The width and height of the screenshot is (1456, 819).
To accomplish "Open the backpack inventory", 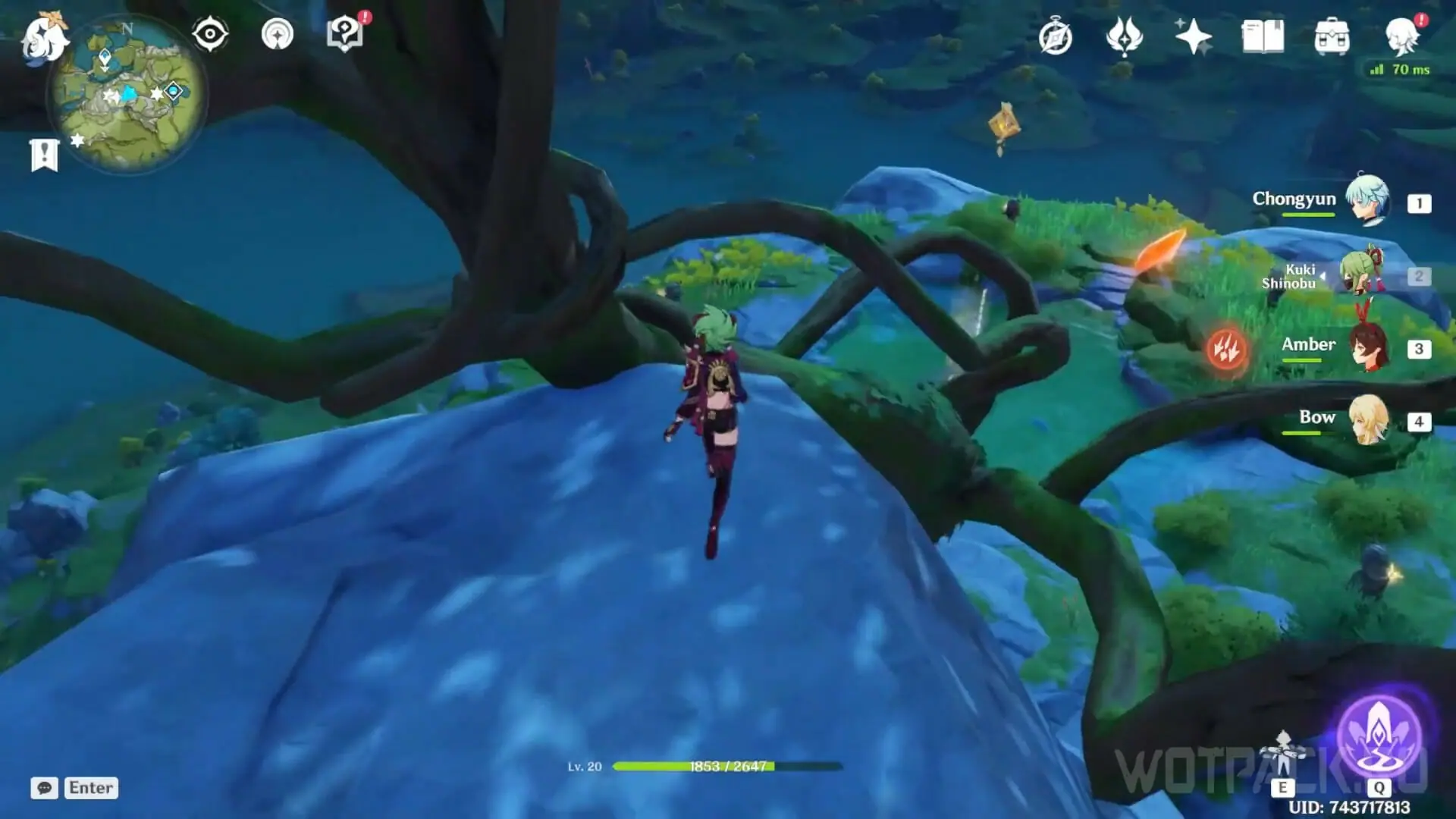I will tap(1332, 37).
